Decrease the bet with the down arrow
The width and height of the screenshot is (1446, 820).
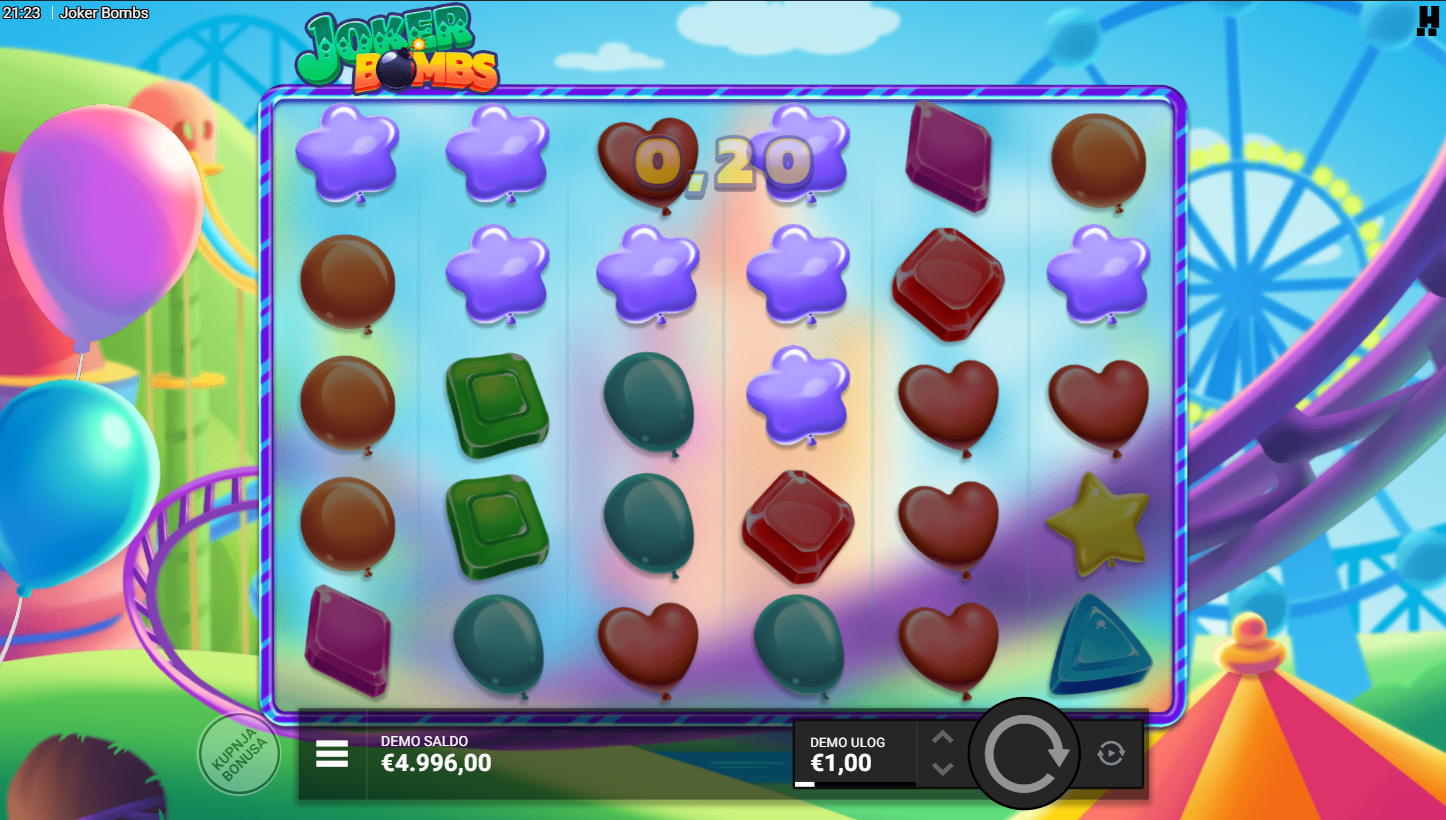click(x=943, y=768)
